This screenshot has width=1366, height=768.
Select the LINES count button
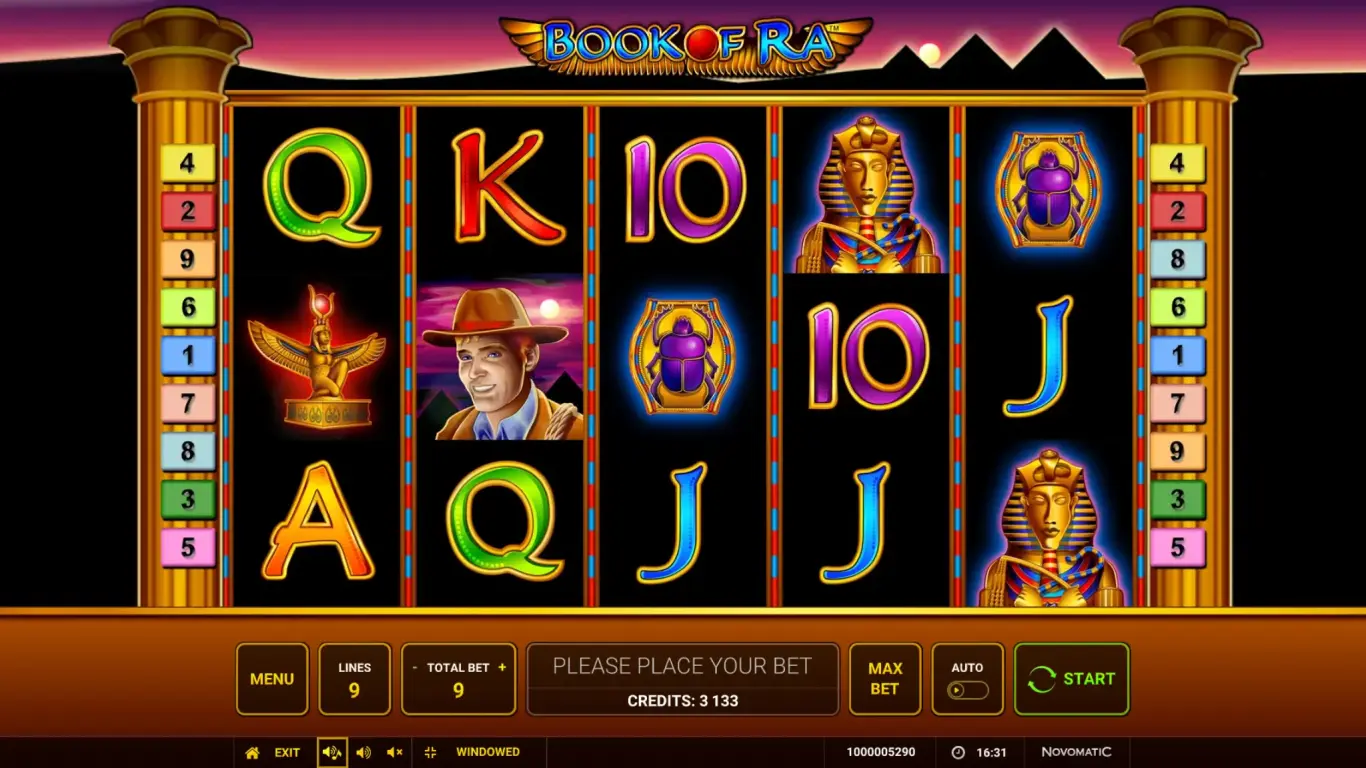[x=354, y=679]
